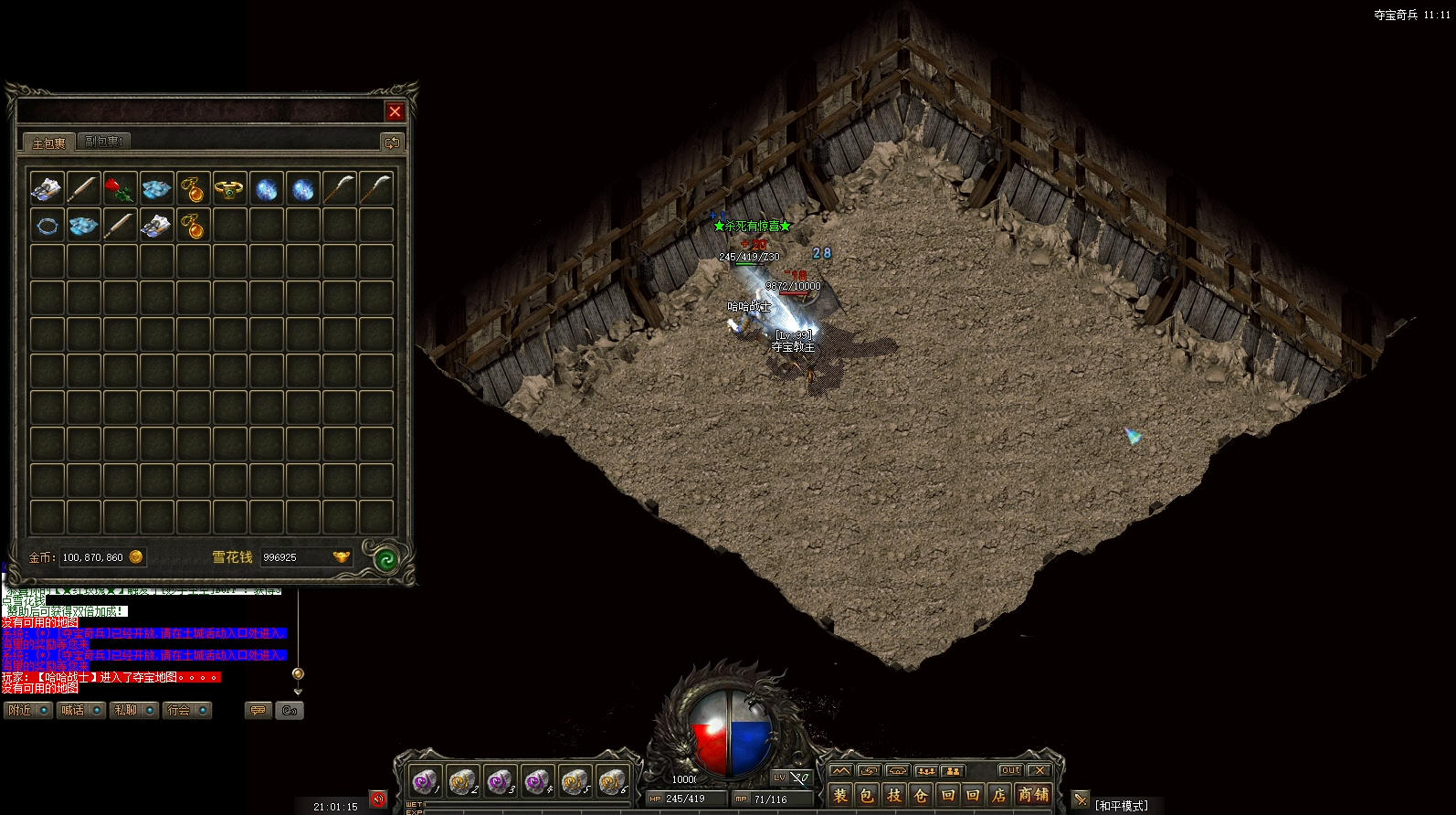Select the blue bracelet ring item
This screenshot has width=1456, height=815.
tap(47, 225)
